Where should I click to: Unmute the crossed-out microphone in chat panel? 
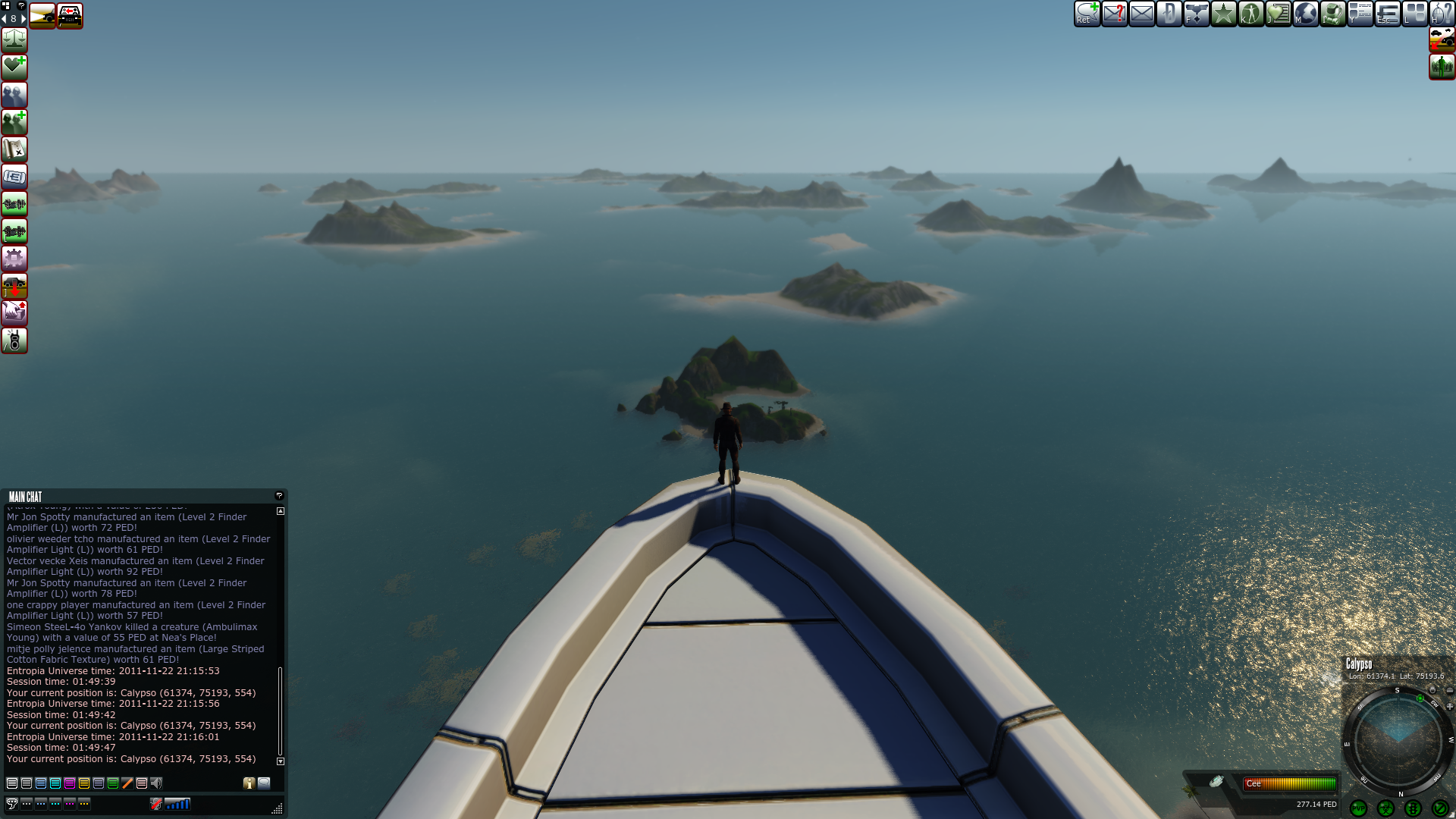[156, 804]
